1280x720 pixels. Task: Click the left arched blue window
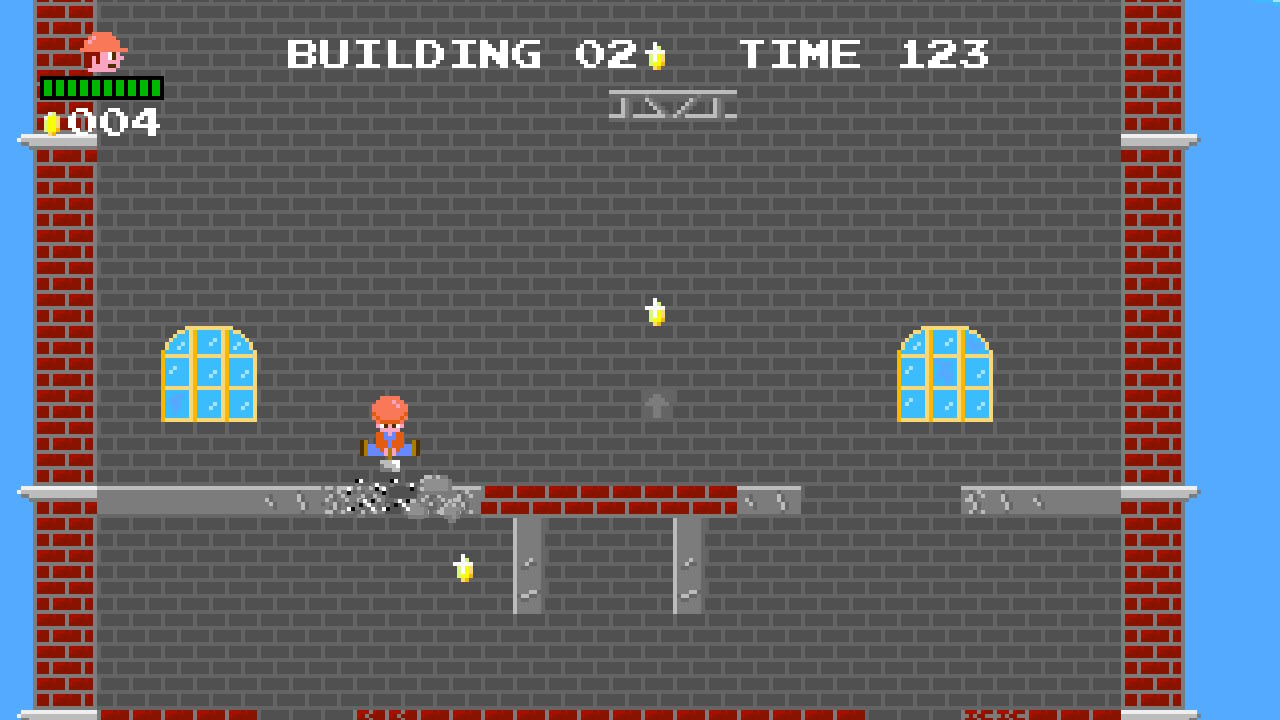209,375
